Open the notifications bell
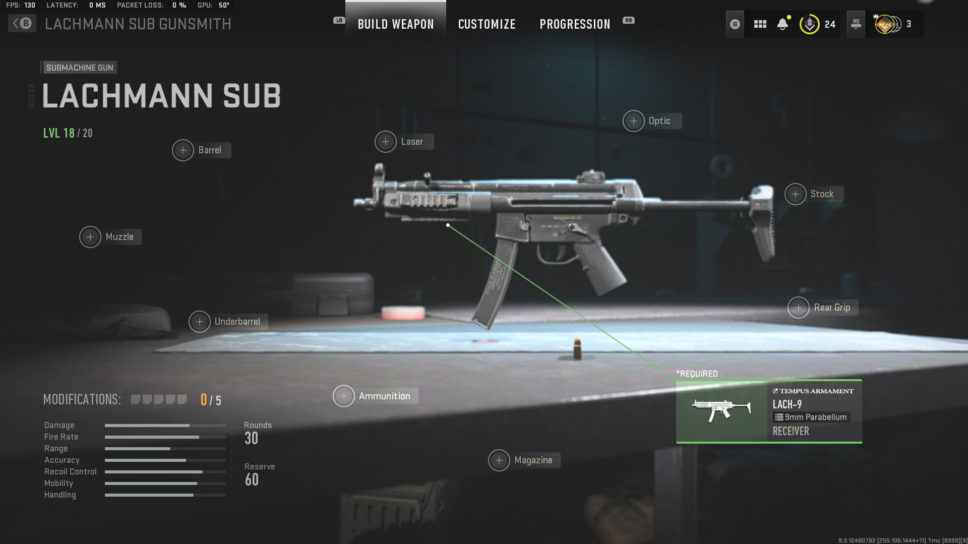Image resolution: width=968 pixels, height=544 pixels. pyautogui.click(x=782, y=24)
